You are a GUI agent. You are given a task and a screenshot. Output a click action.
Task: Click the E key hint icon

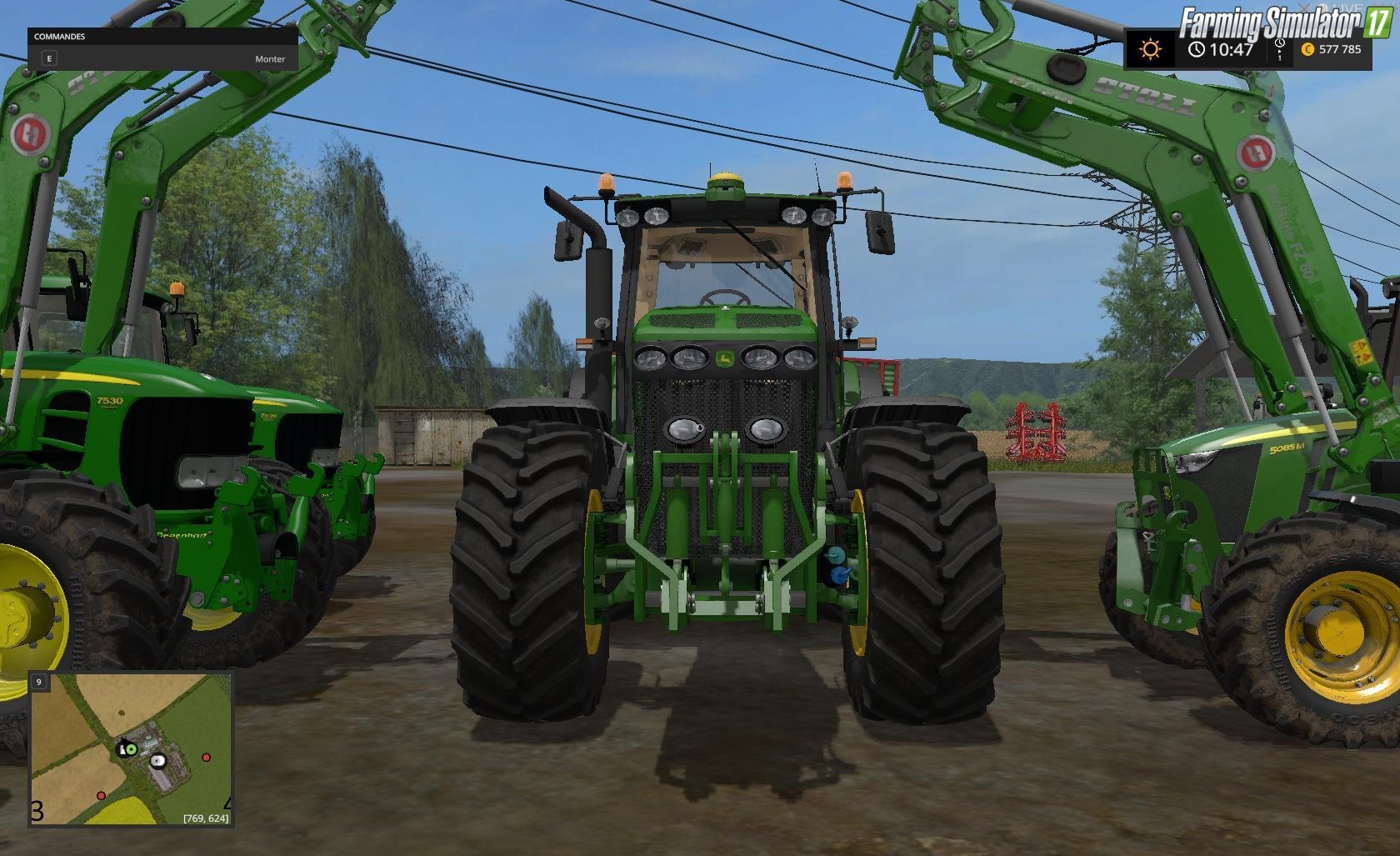click(50, 58)
